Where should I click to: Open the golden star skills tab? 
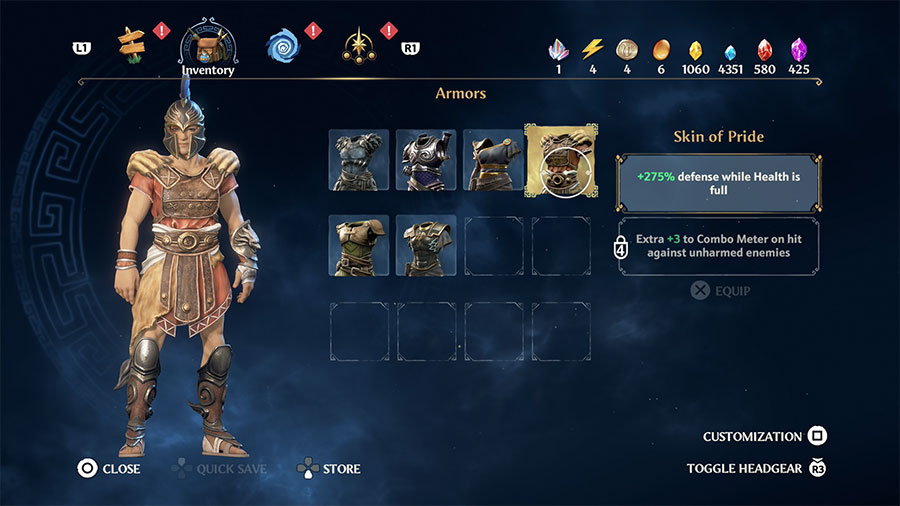click(x=357, y=44)
